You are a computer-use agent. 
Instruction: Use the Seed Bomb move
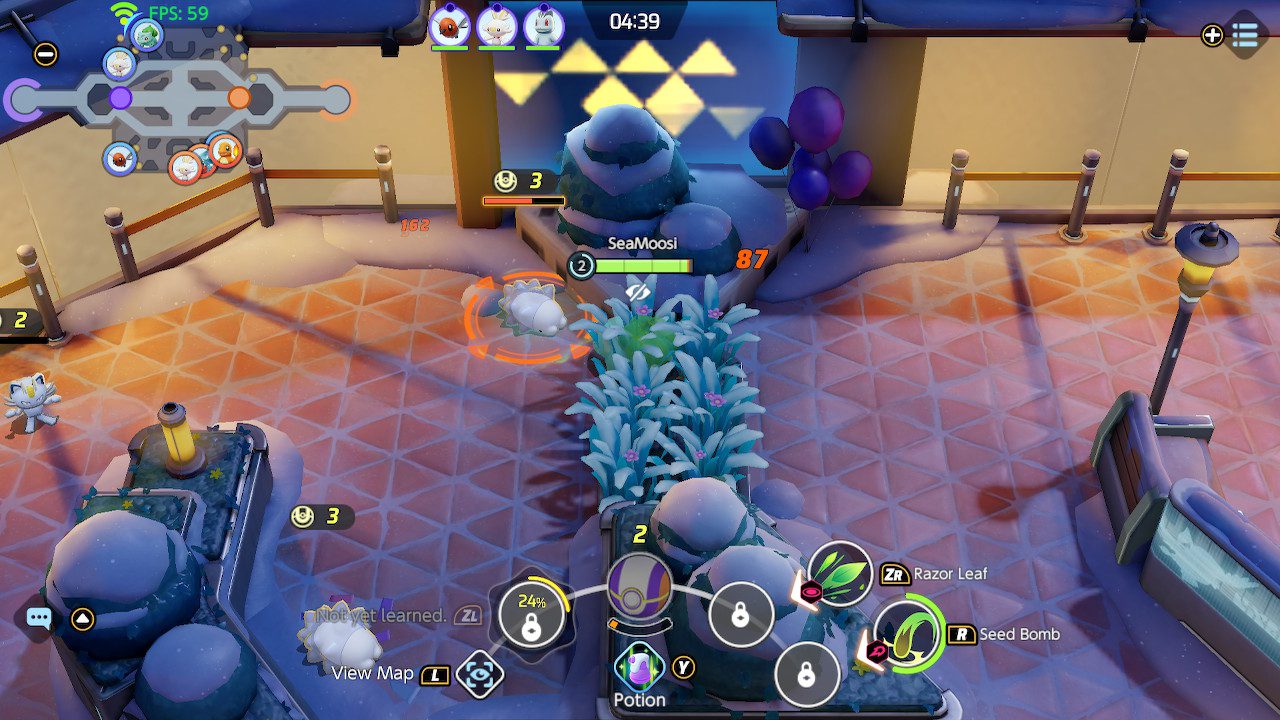pos(907,635)
